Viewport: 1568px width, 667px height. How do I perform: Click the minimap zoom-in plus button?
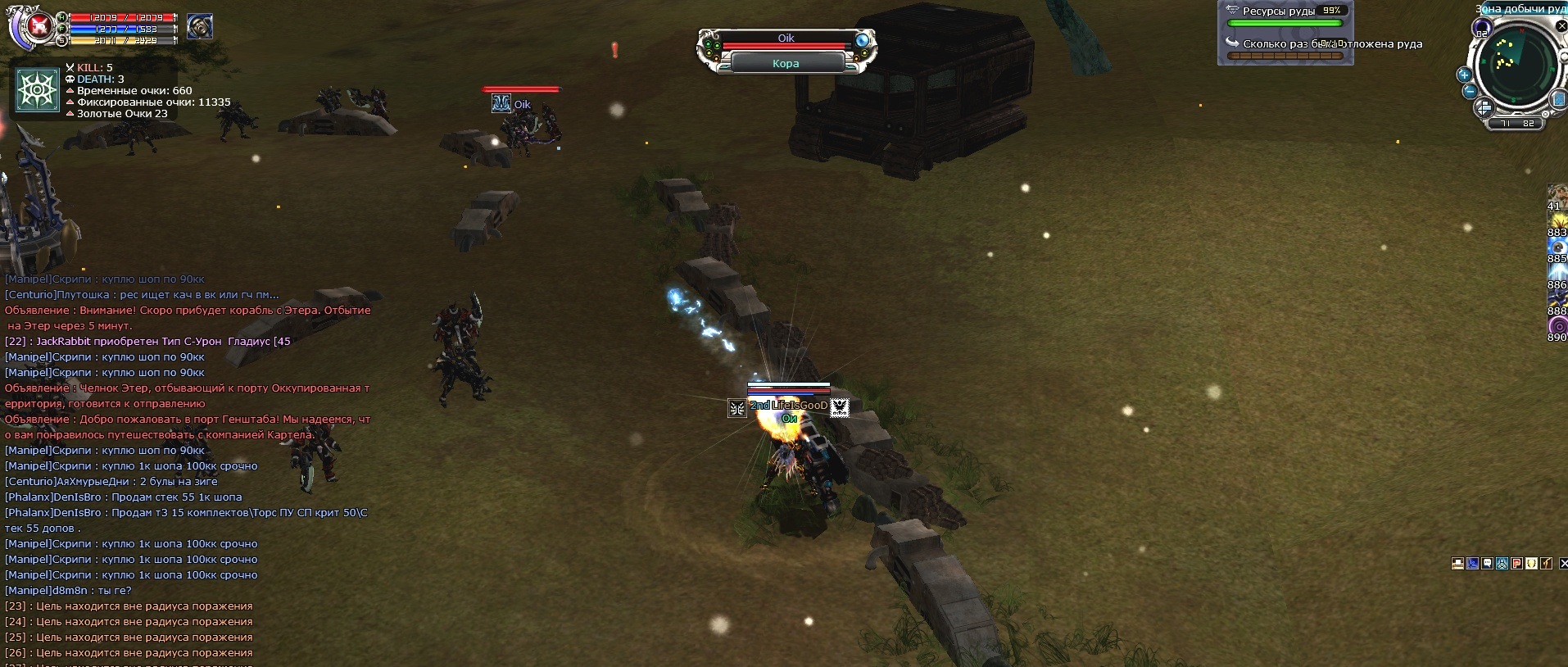coord(1465,75)
